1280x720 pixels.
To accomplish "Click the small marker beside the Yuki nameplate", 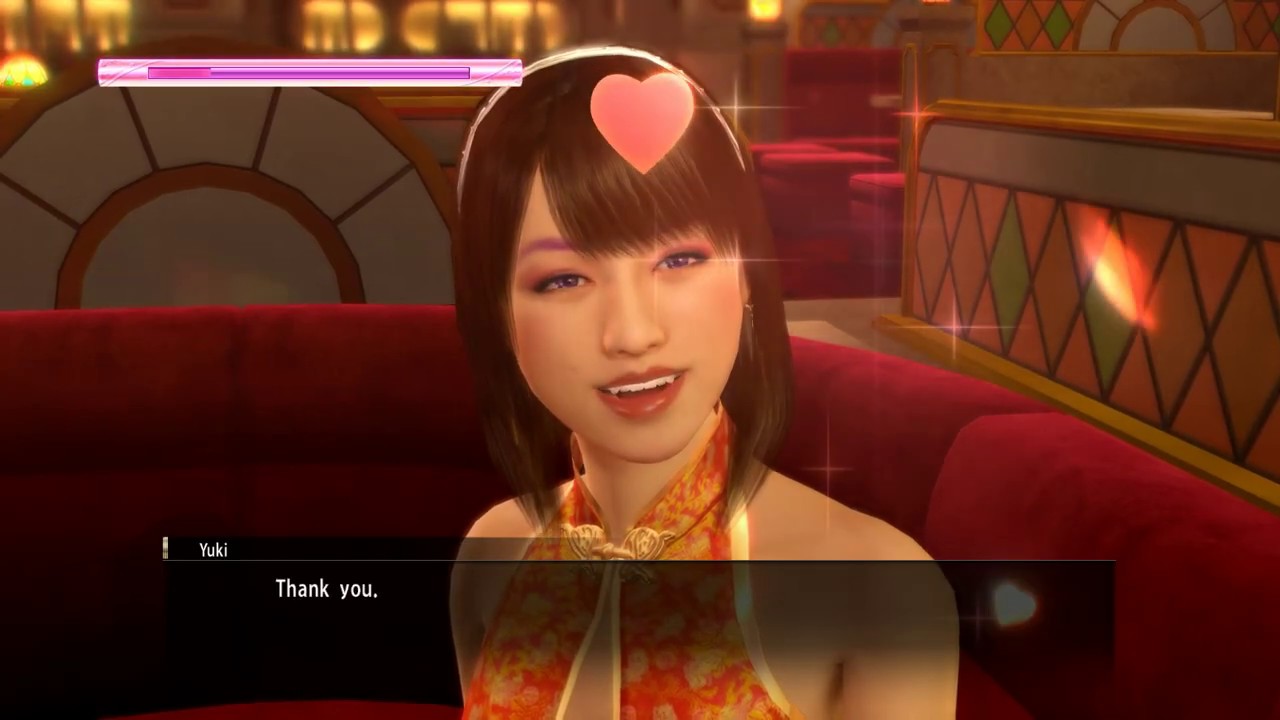I will pos(165,548).
